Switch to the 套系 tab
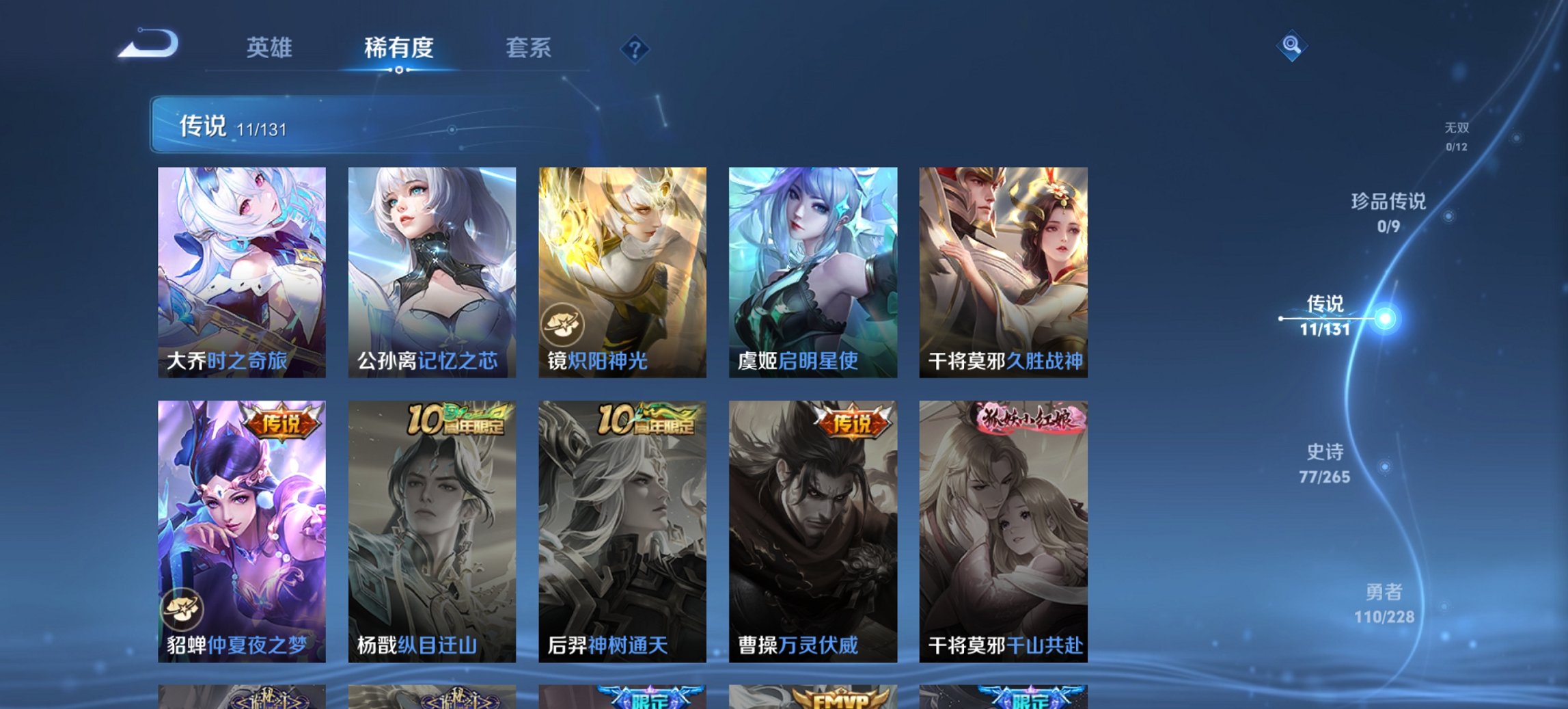The image size is (1568, 709). (528, 48)
